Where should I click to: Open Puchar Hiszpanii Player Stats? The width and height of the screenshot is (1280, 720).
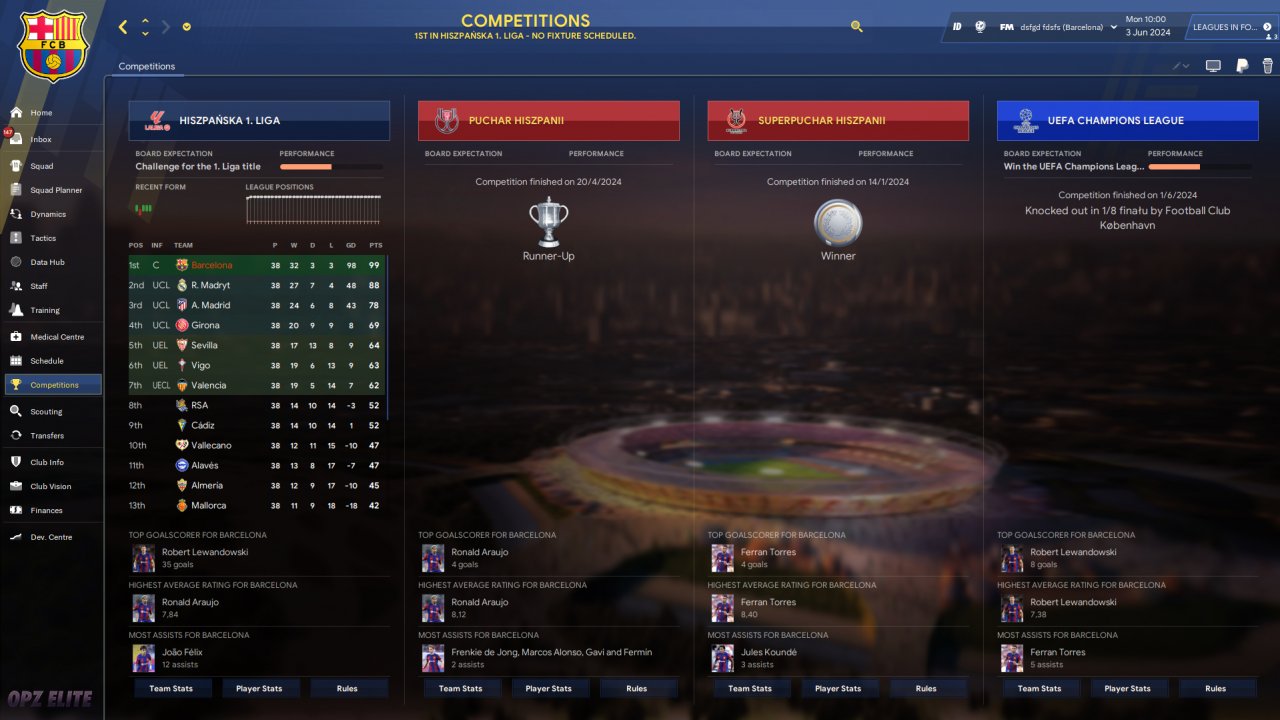548,688
